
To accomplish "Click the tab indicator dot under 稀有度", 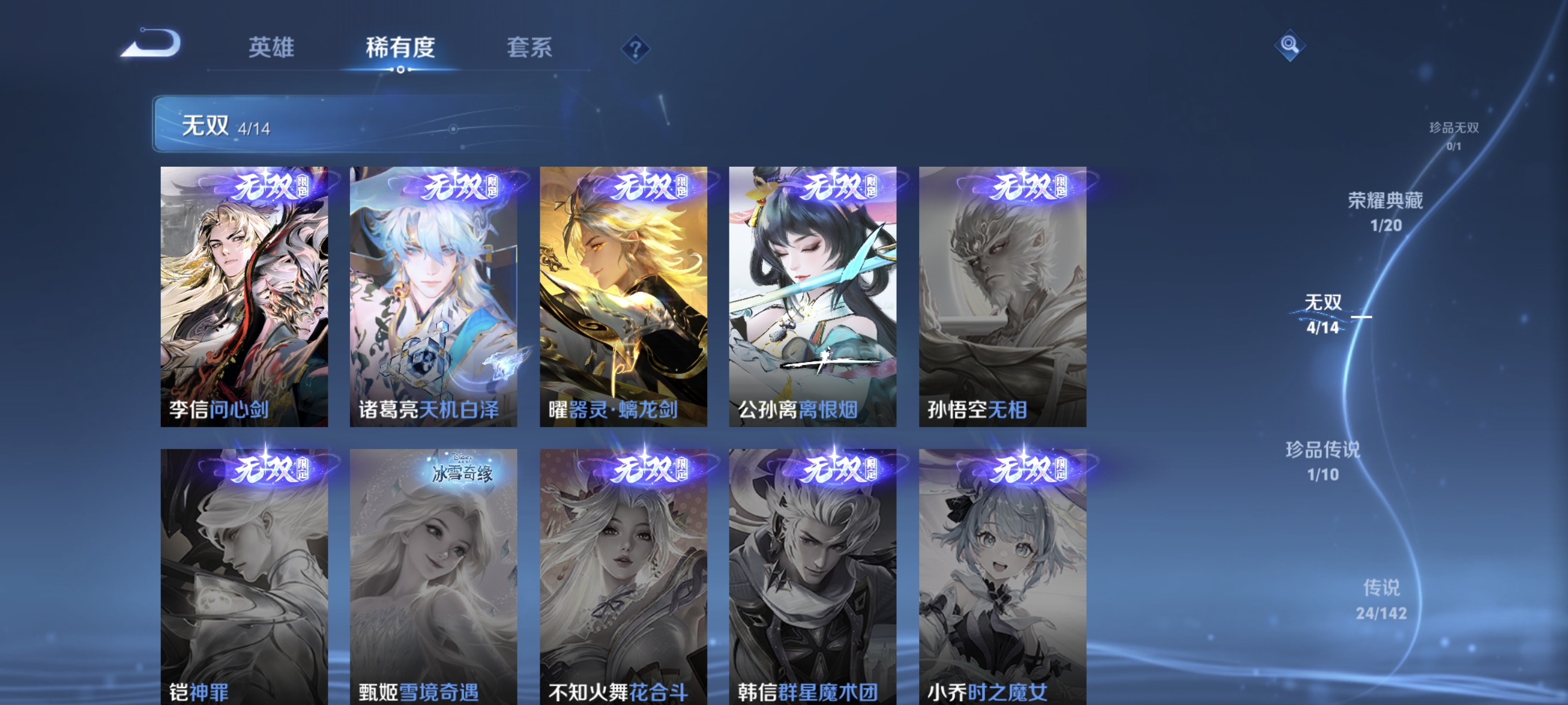I will pos(401,70).
